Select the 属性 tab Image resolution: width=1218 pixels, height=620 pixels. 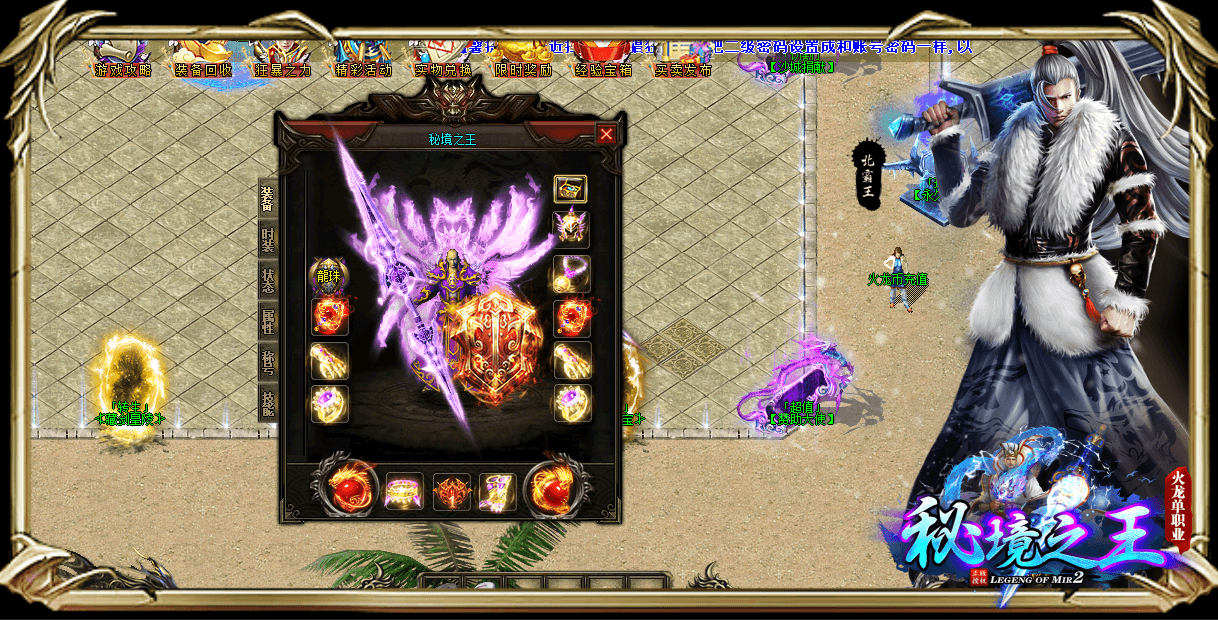pos(267,321)
